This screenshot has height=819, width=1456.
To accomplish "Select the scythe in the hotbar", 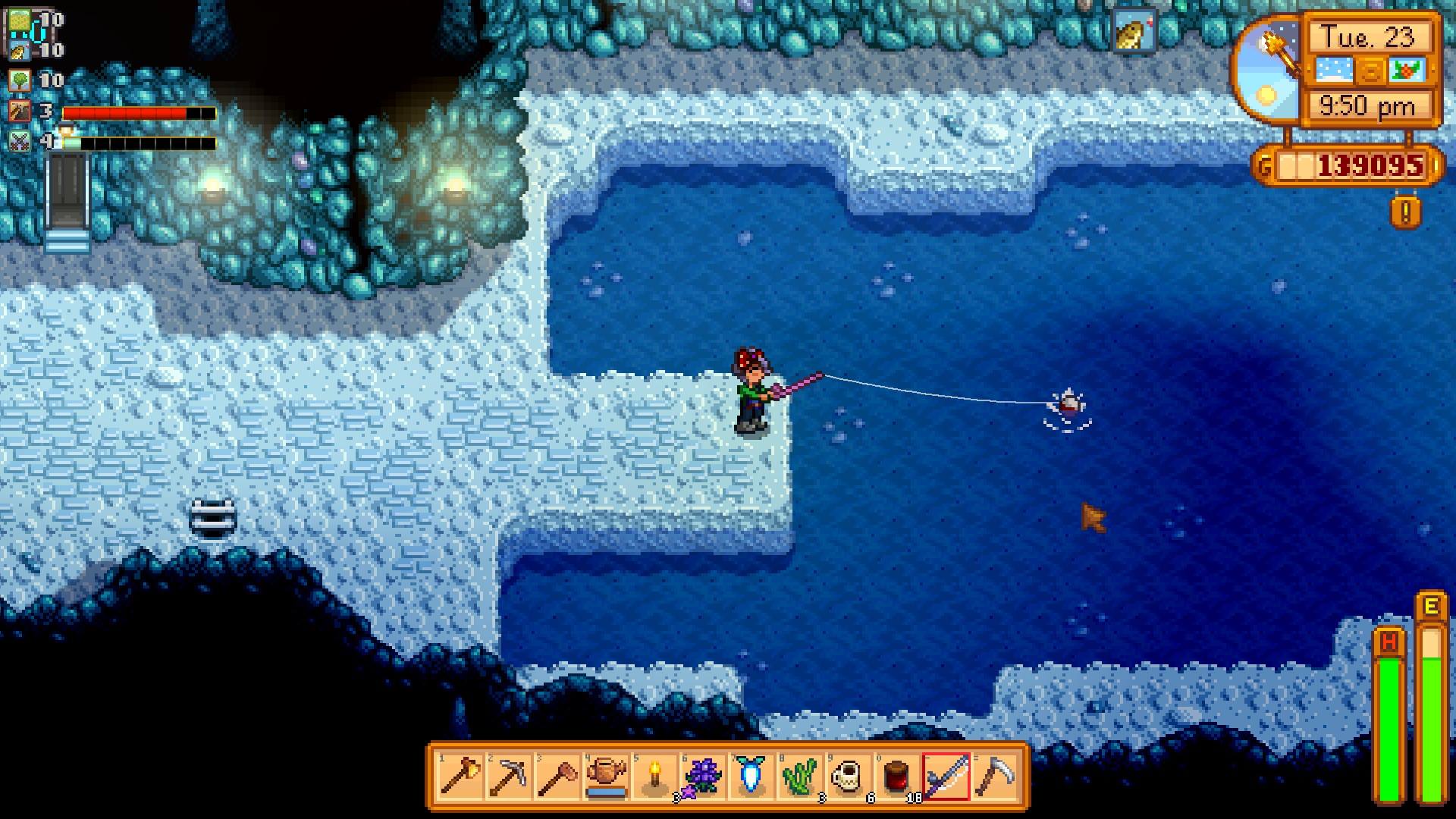I will 994,777.
